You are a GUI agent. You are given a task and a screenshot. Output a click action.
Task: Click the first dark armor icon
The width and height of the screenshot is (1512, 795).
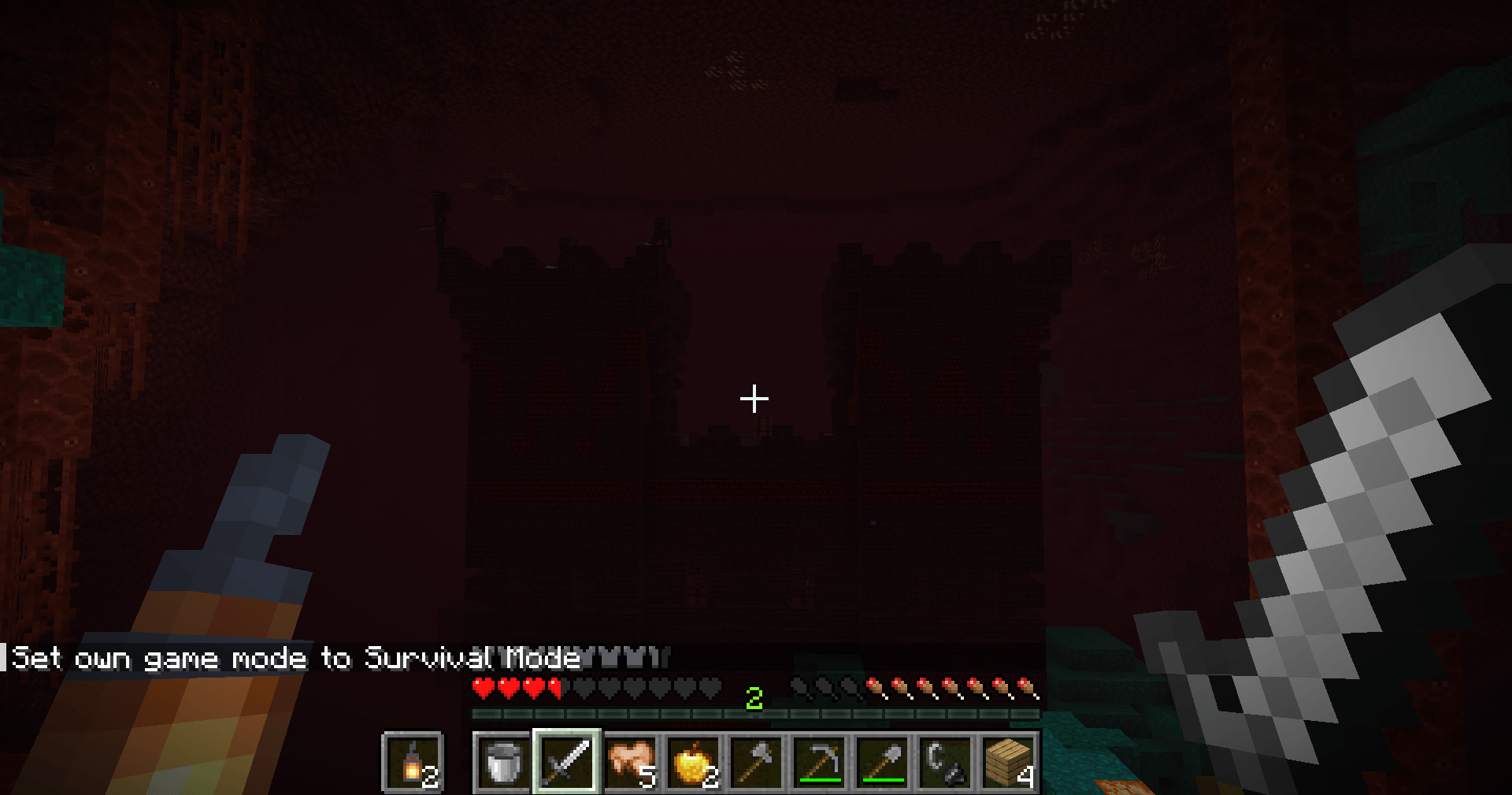[798, 686]
